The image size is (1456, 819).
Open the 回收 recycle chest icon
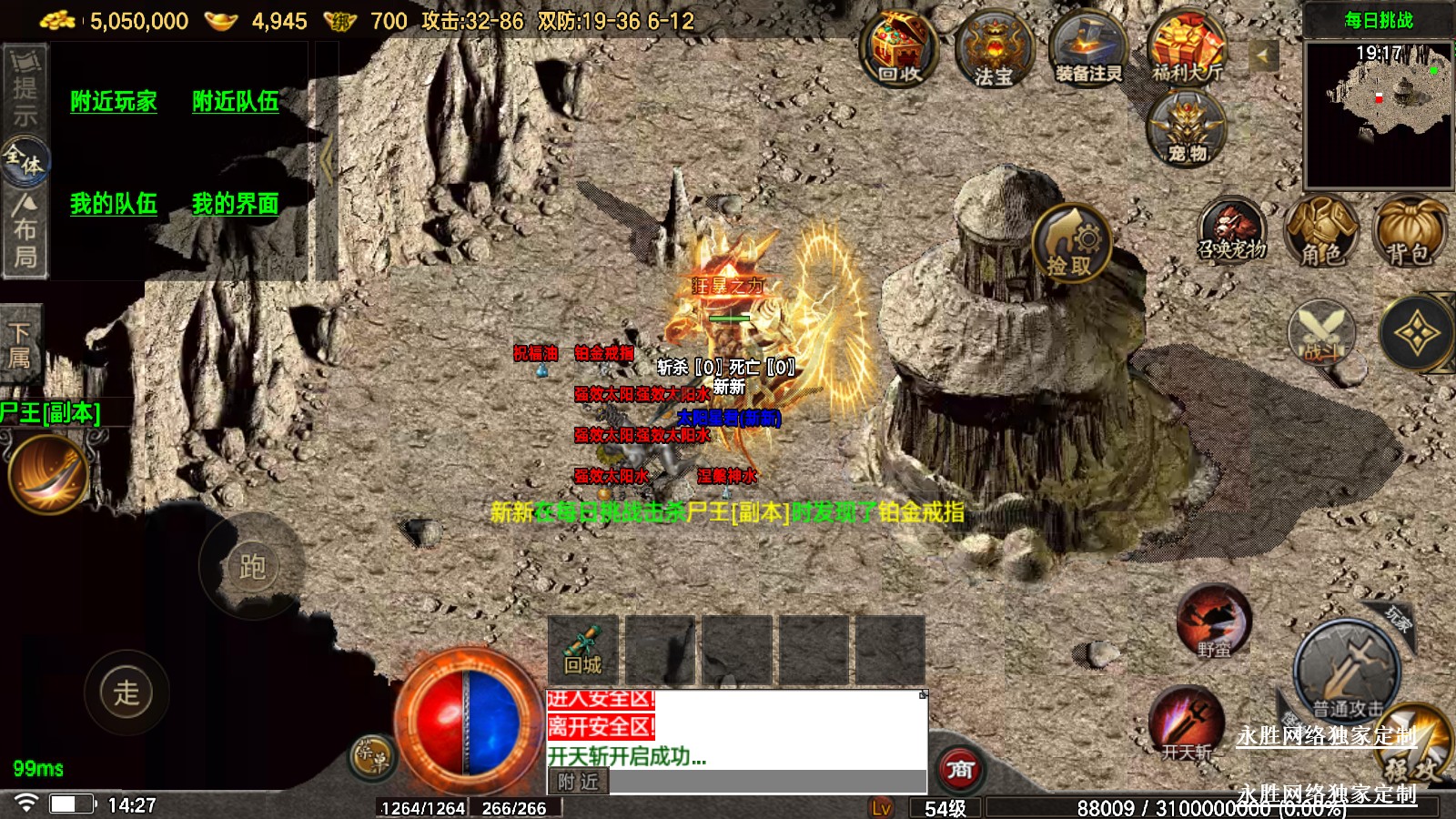900,50
